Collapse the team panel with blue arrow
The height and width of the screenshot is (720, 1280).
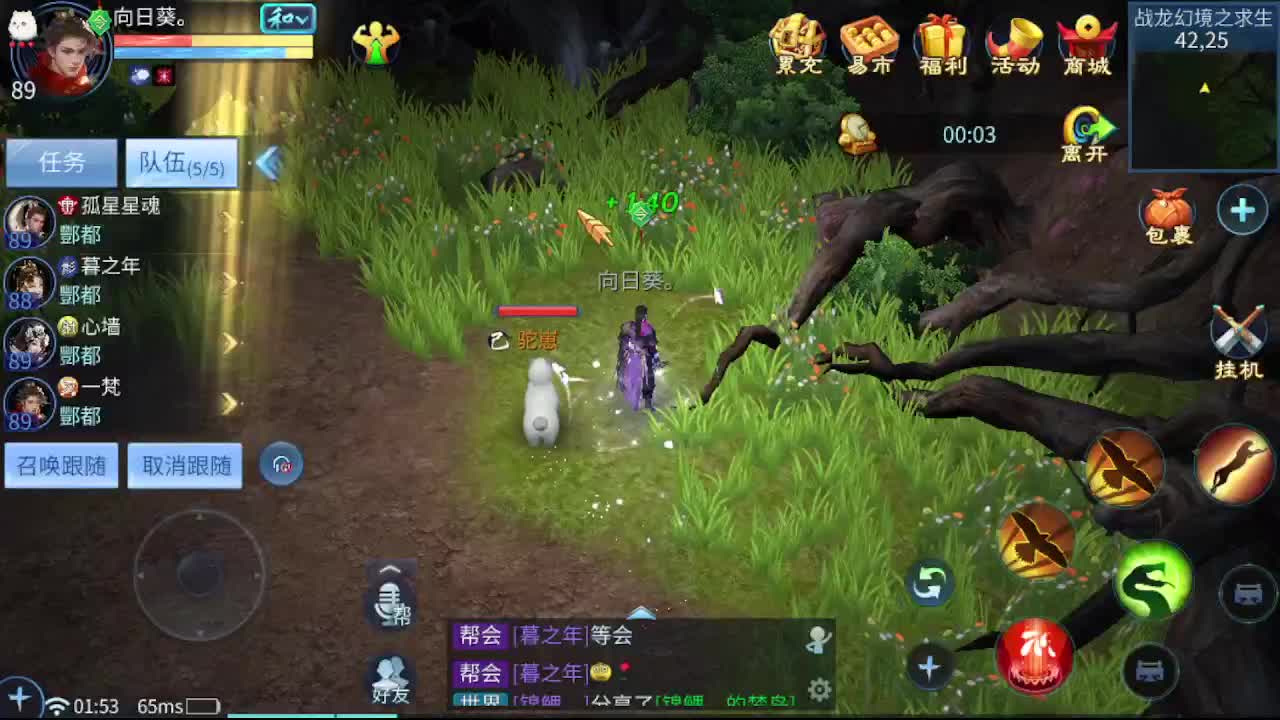click(268, 163)
